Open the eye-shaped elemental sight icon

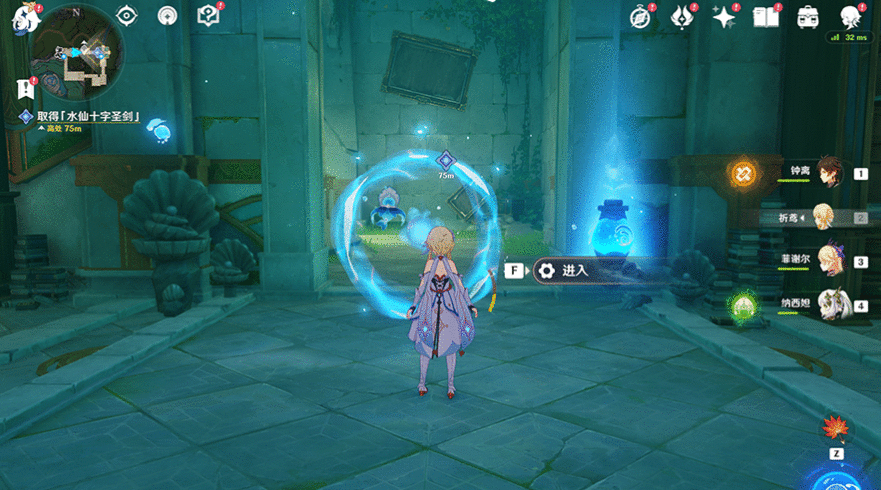coord(127,15)
